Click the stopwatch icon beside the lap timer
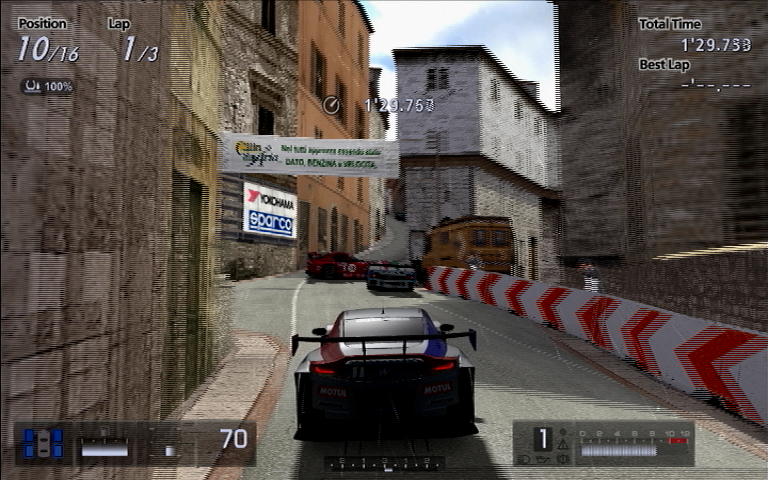Viewport: 768px width, 480px height. tap(332, 103)
